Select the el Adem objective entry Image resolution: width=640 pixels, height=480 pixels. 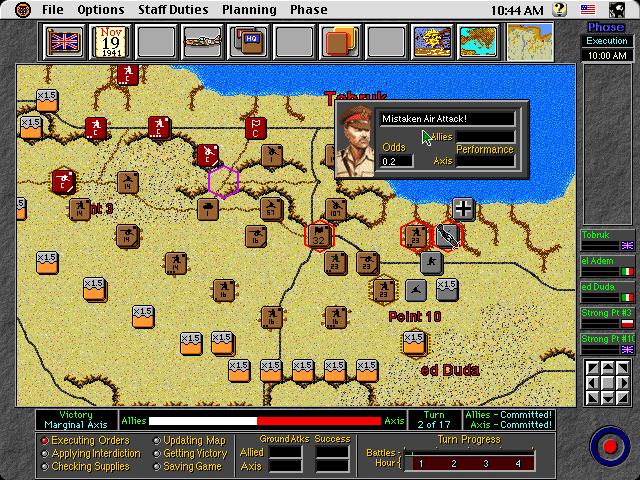tap(607, 265)
